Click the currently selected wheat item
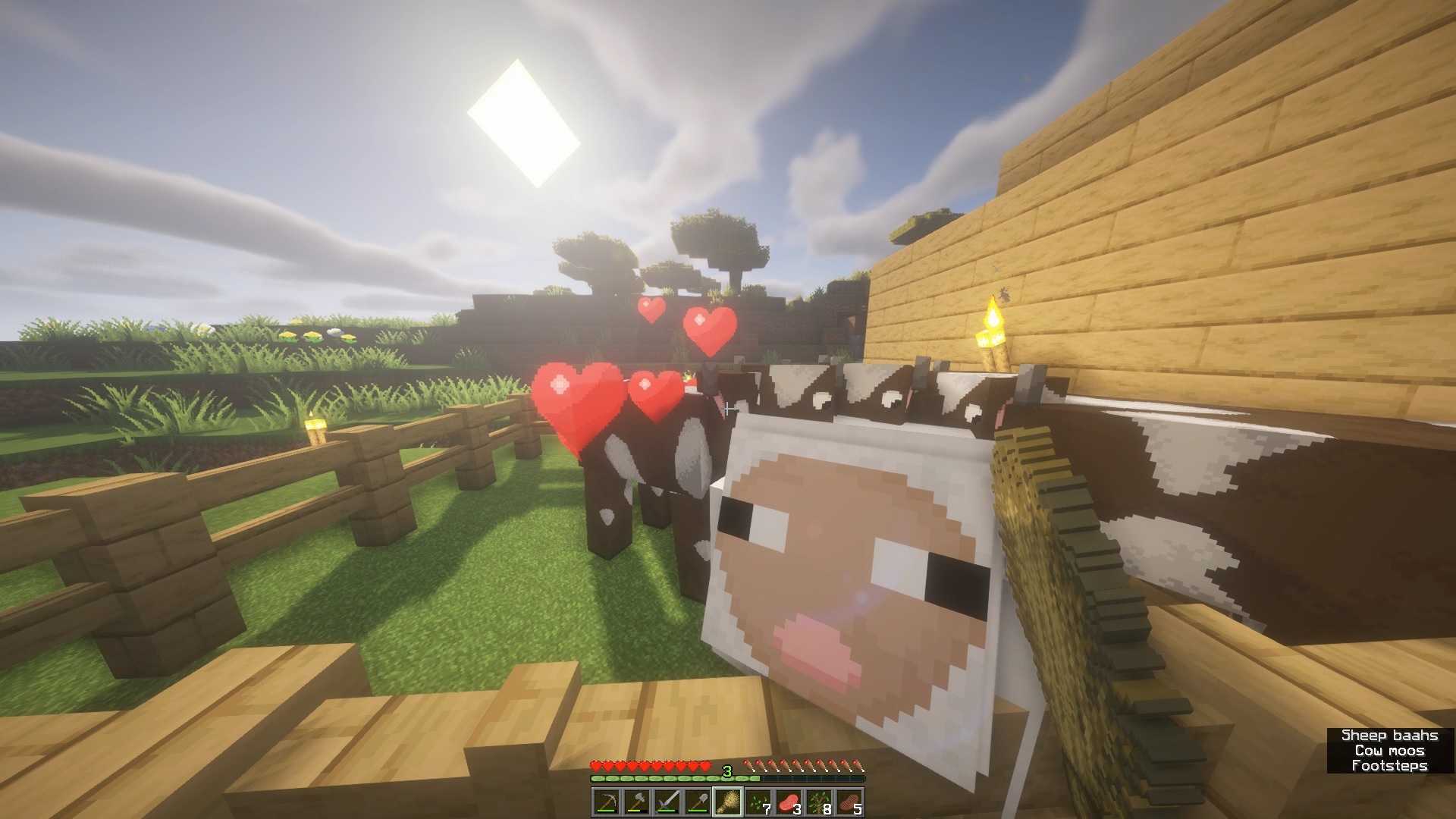Screen dimensions: 1456x819 [730, 801]
